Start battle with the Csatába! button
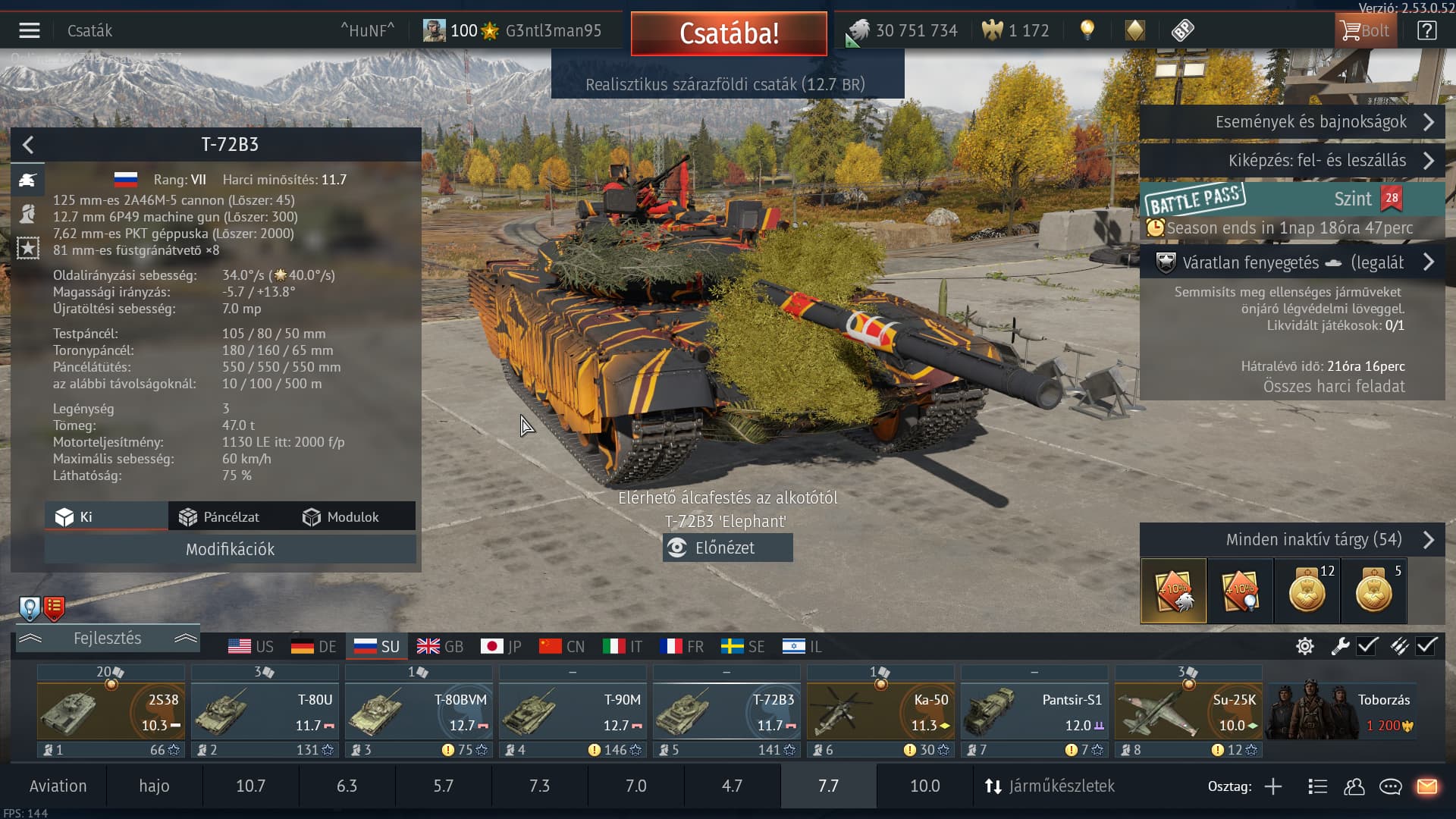Image resolution: width=1456 pixels, height=819 pixels. [729, 33]
